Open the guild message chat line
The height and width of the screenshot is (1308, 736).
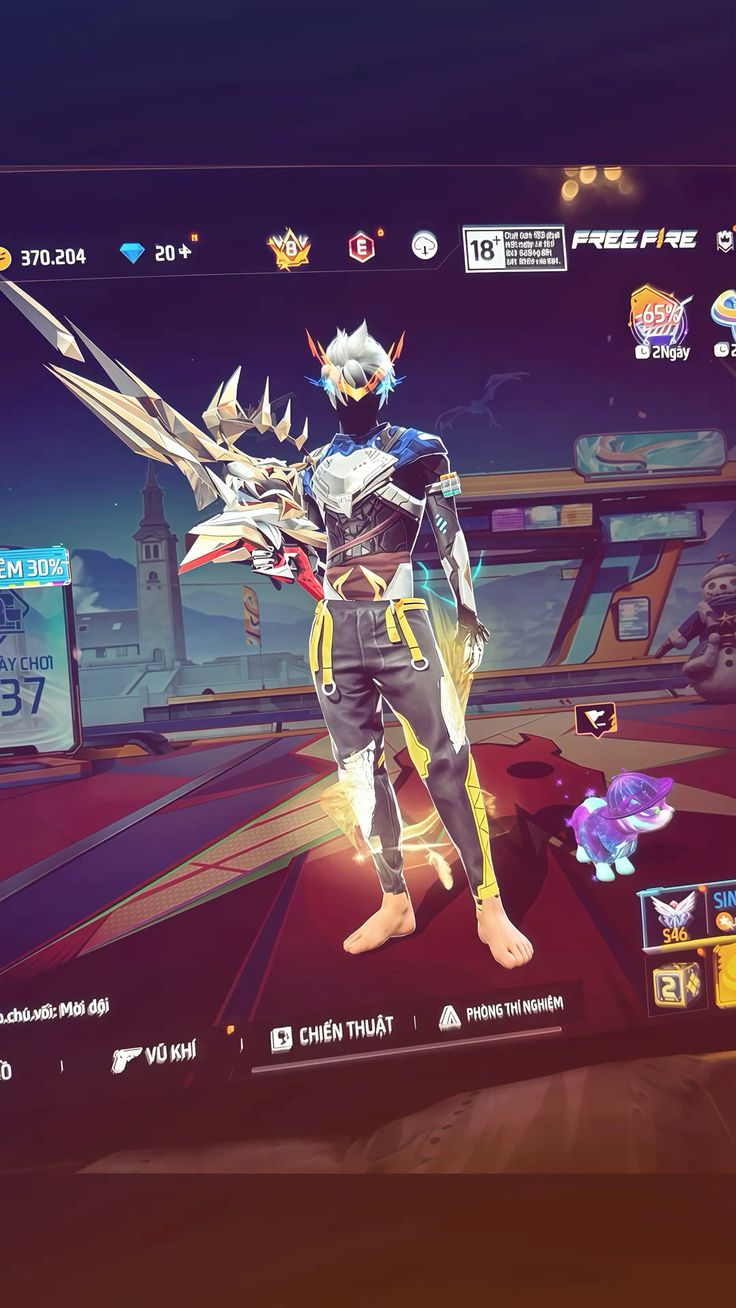55,1008
